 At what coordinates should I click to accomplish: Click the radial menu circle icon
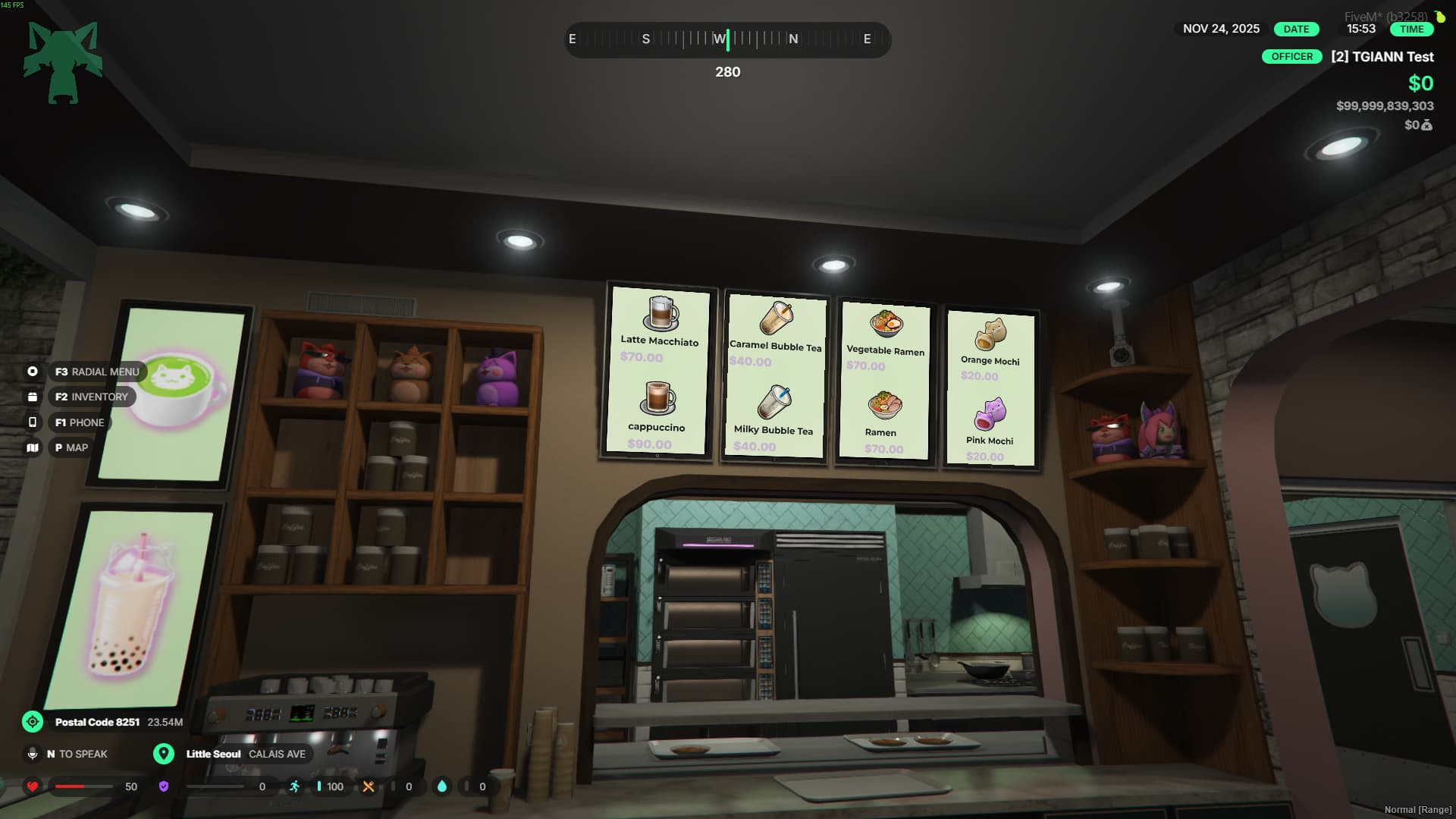33,372
